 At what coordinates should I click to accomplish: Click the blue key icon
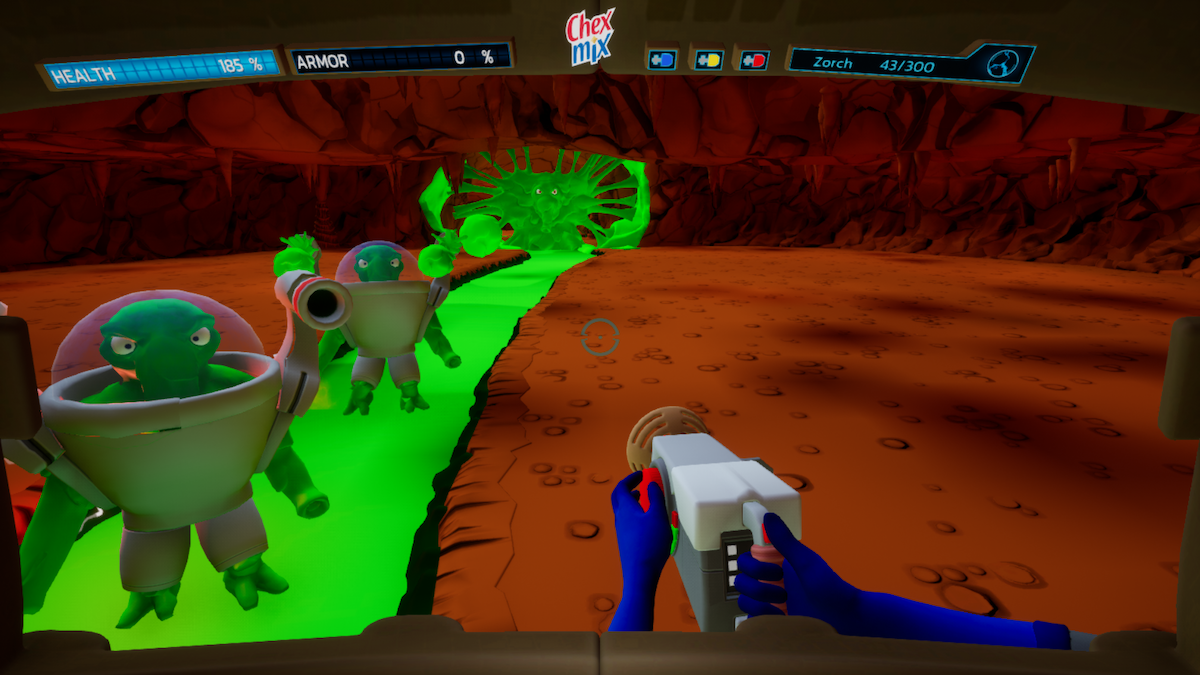662,60
